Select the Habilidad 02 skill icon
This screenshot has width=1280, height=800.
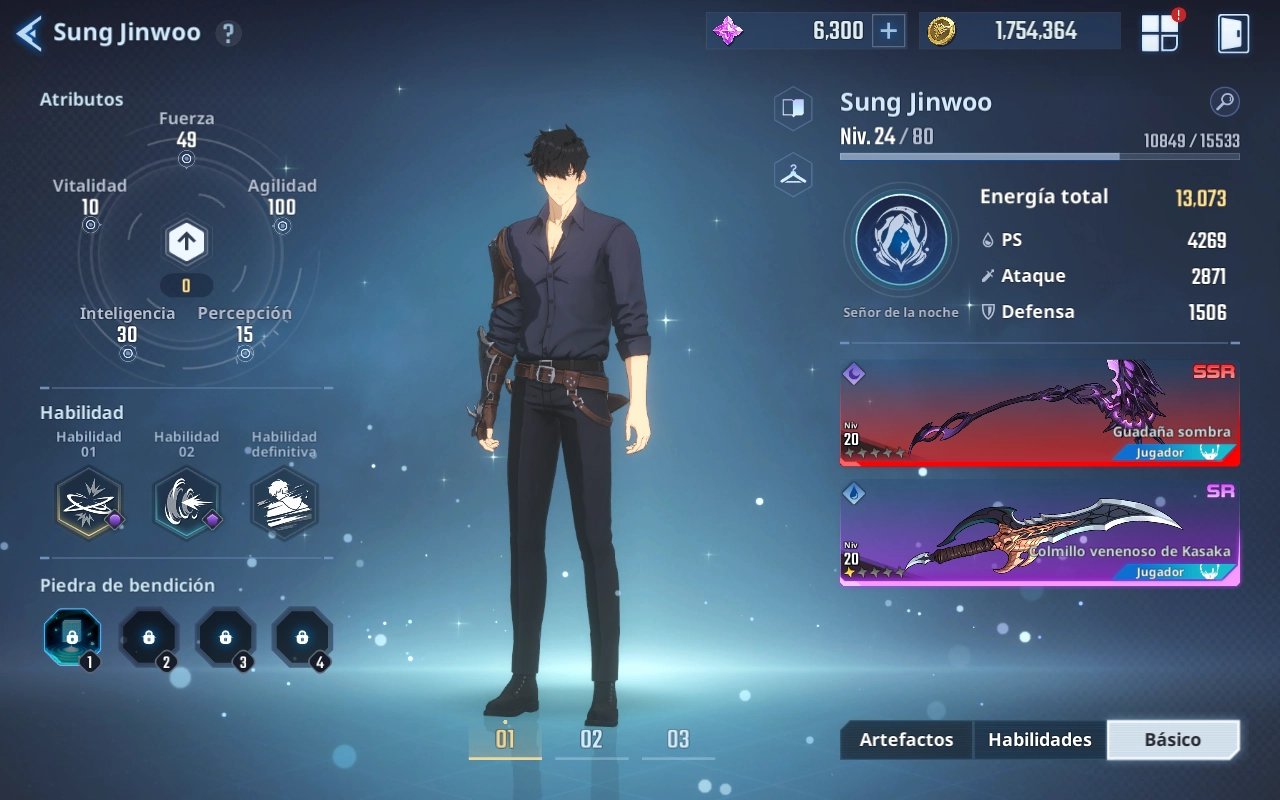coord(186,502)
